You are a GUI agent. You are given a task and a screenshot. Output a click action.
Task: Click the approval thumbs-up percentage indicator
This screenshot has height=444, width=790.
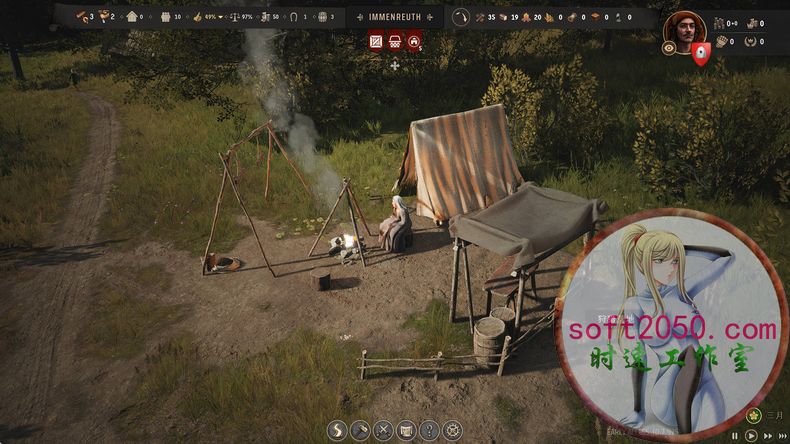click(203, 17)
